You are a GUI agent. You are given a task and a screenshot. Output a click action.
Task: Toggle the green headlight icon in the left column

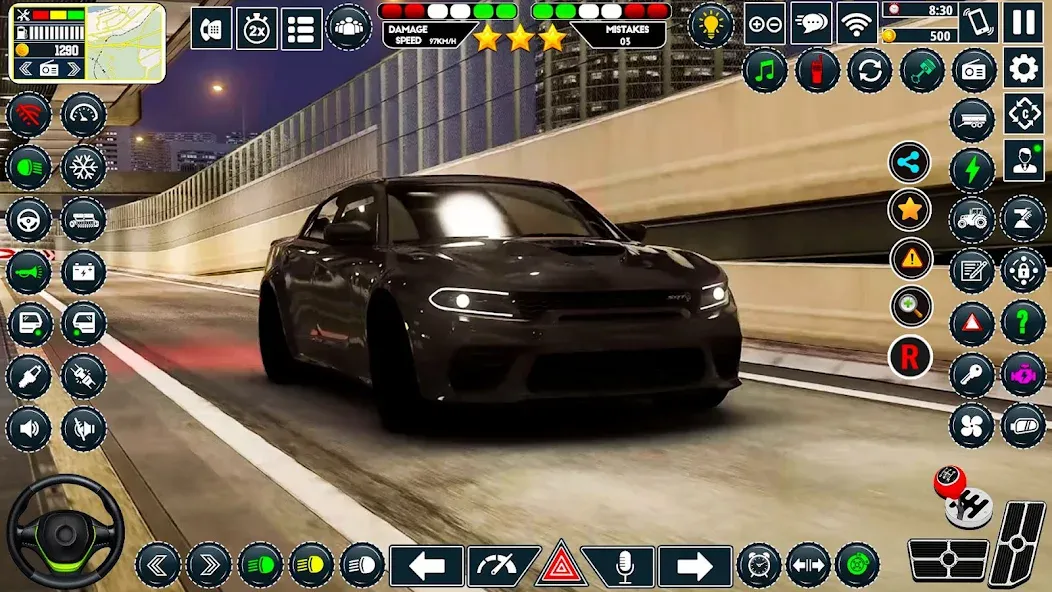28,167
